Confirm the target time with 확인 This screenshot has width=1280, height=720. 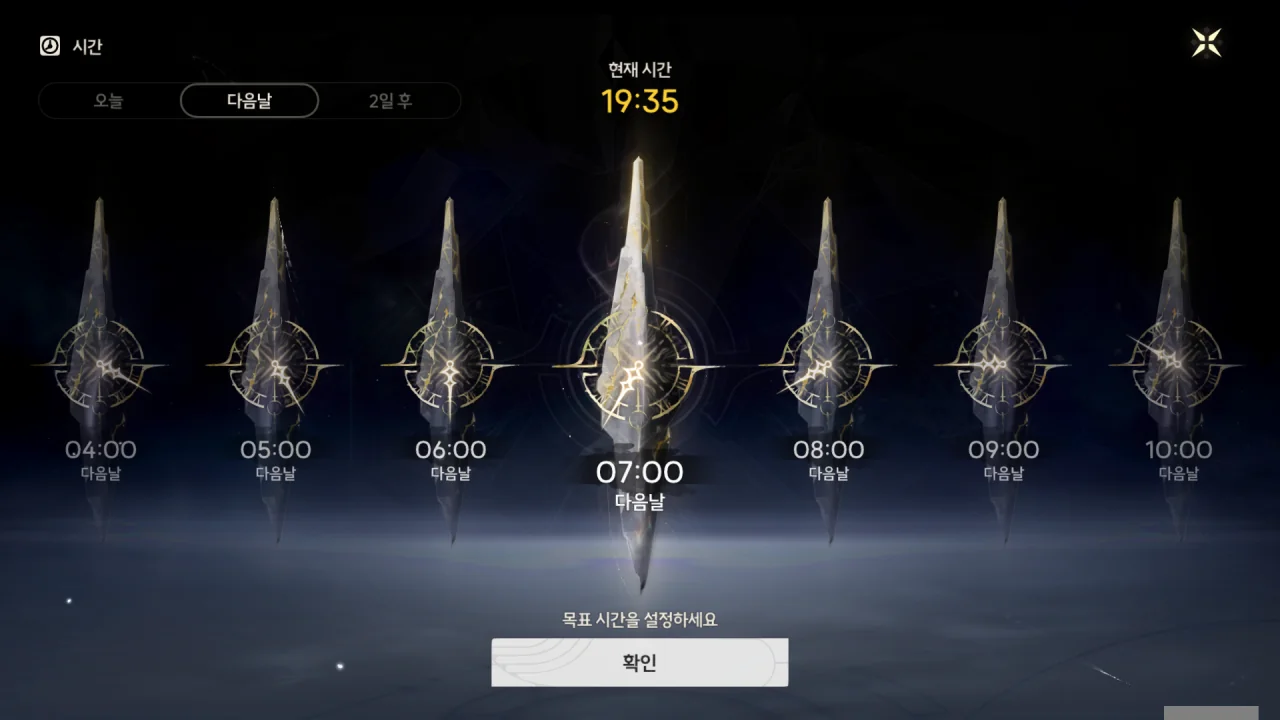click(639, 662)
